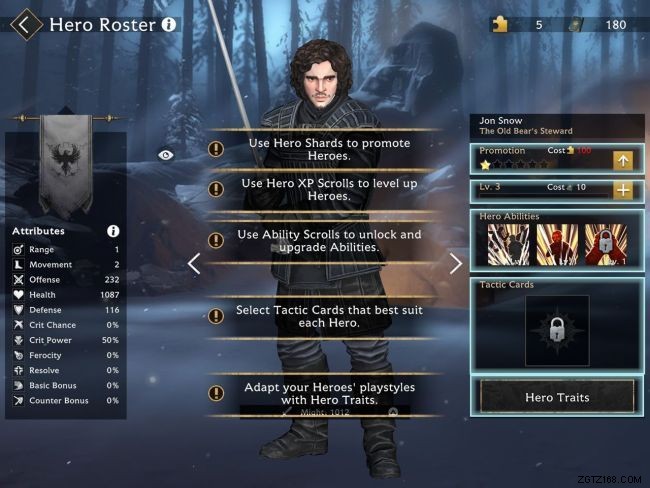The height and width of the screenshot is (488, 650).
Task: Open the Hero Traits panel
Action: [557, 397]
